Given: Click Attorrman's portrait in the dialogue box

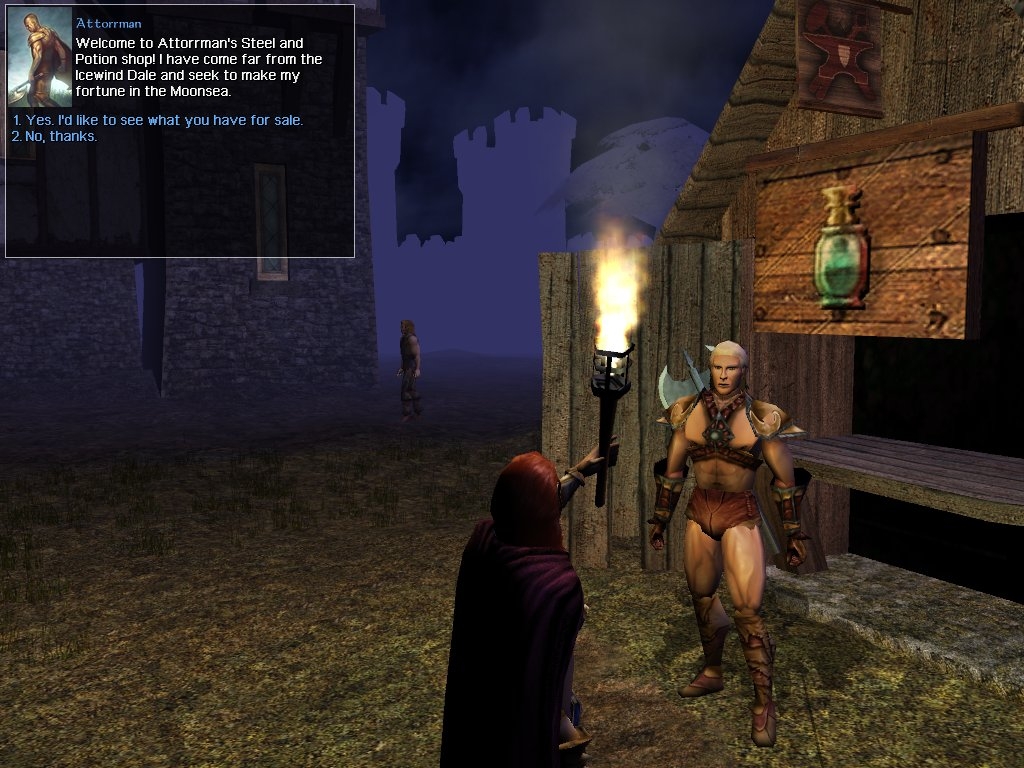Looking at the screenshot, I should click(x=40, y=59).
